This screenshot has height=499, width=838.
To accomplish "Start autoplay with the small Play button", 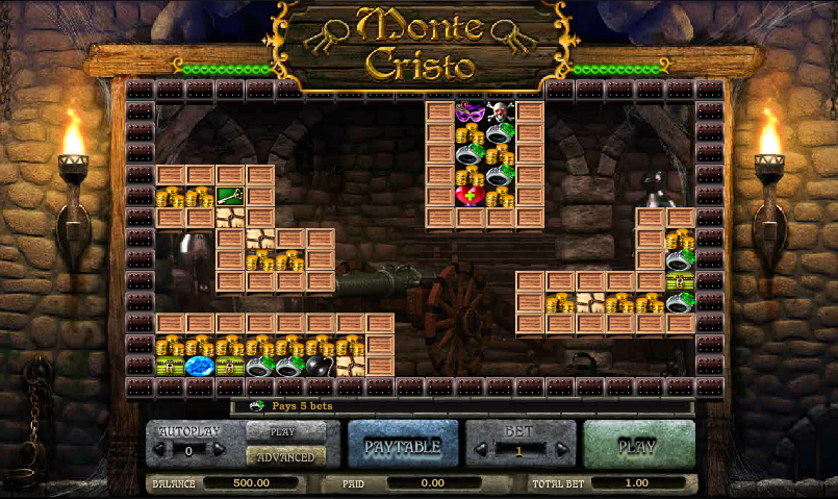I will click(285, 432).
